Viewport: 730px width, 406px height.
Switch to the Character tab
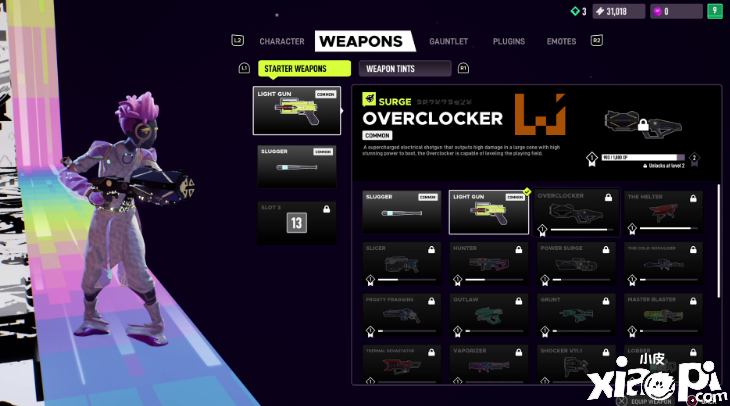(x=281, y=42)
